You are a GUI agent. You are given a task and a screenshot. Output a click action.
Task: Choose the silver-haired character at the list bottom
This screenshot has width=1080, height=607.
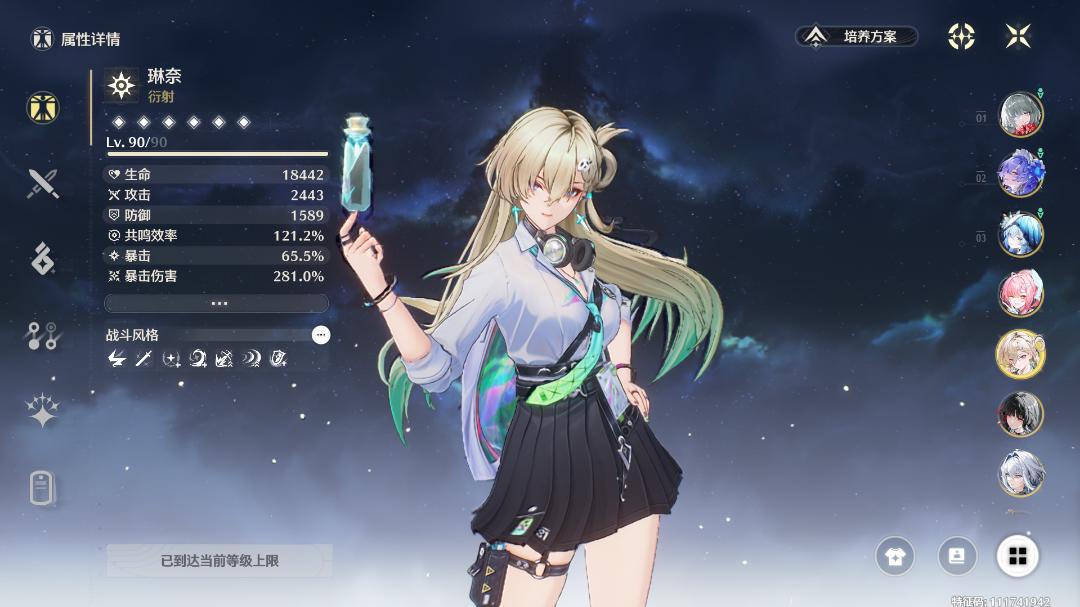(x=1020, y=474)
